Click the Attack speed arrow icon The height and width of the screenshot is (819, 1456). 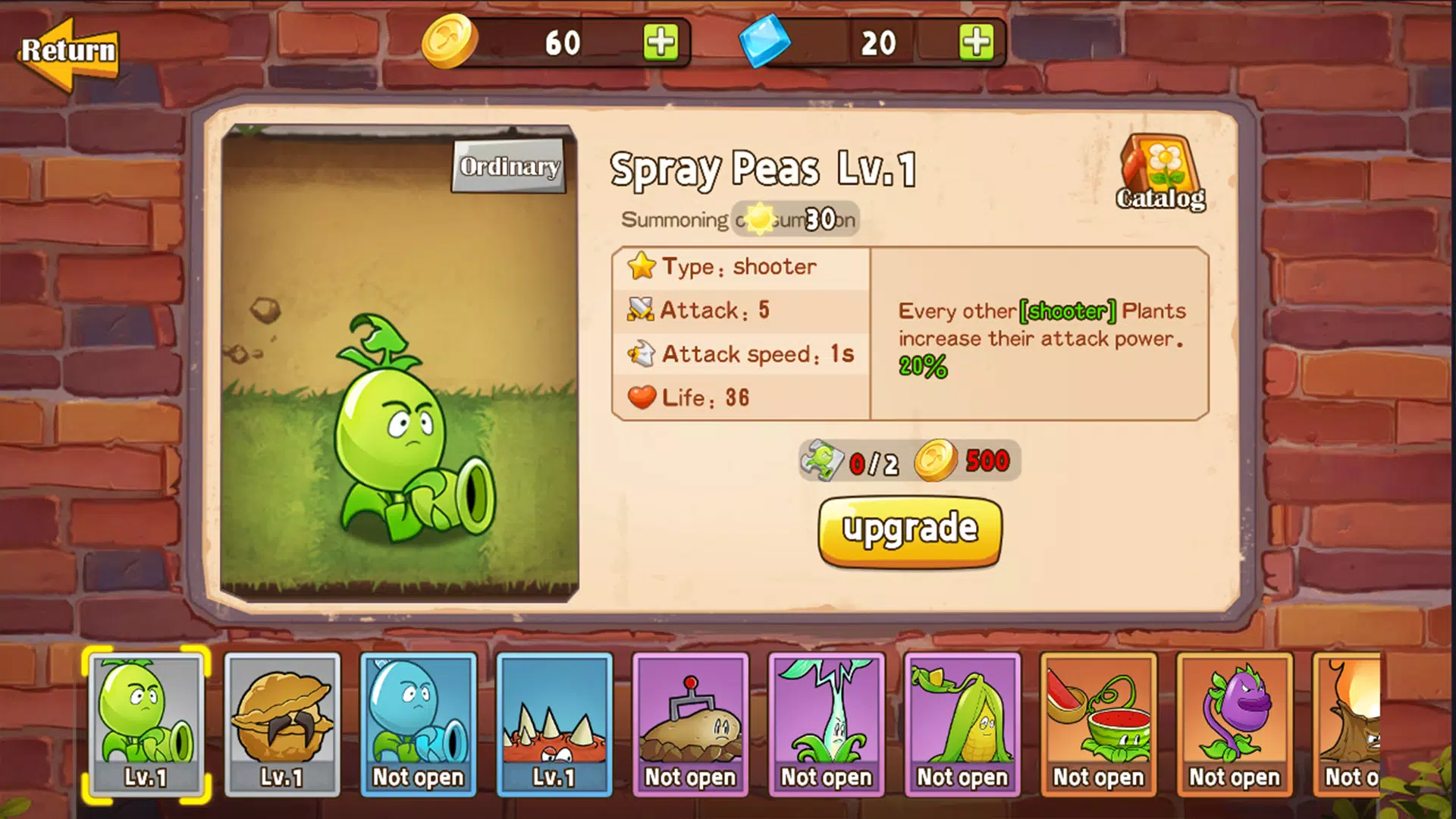(x=641, y=353)
